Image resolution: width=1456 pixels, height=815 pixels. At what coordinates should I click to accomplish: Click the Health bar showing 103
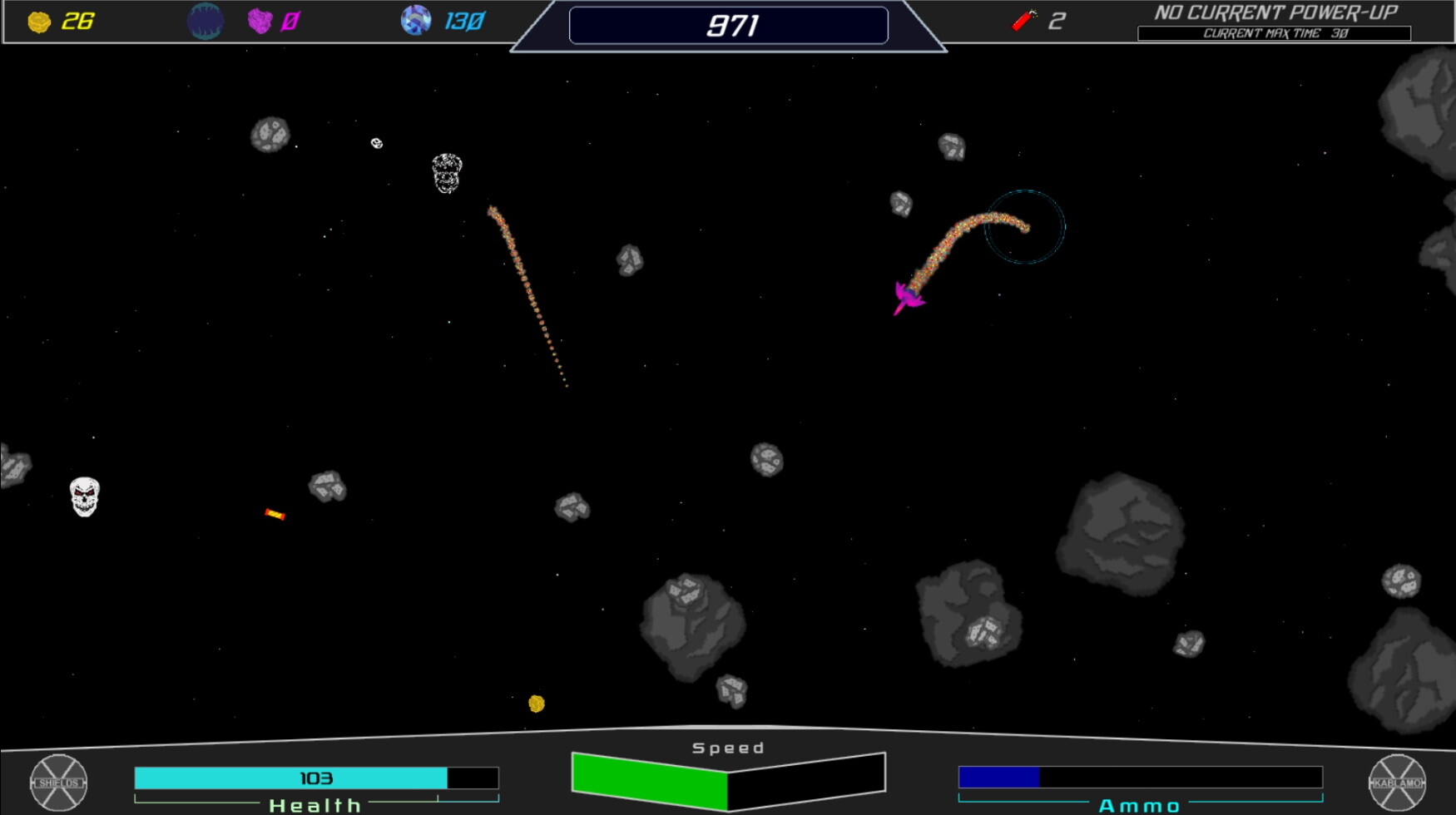click(314, 778)
